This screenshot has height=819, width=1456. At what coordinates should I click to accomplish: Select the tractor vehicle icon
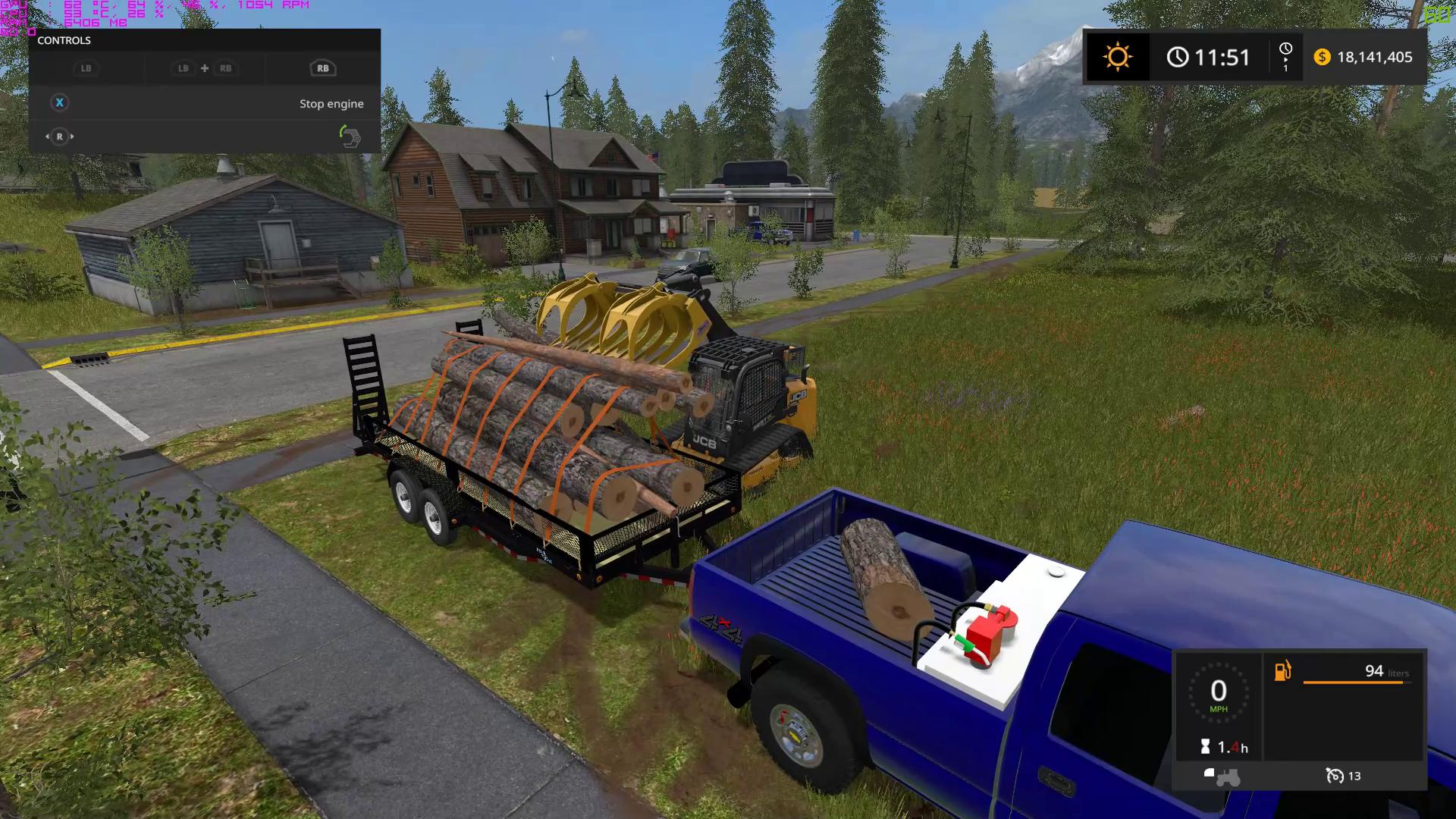pyautogui.click(x=1222, y=776)
